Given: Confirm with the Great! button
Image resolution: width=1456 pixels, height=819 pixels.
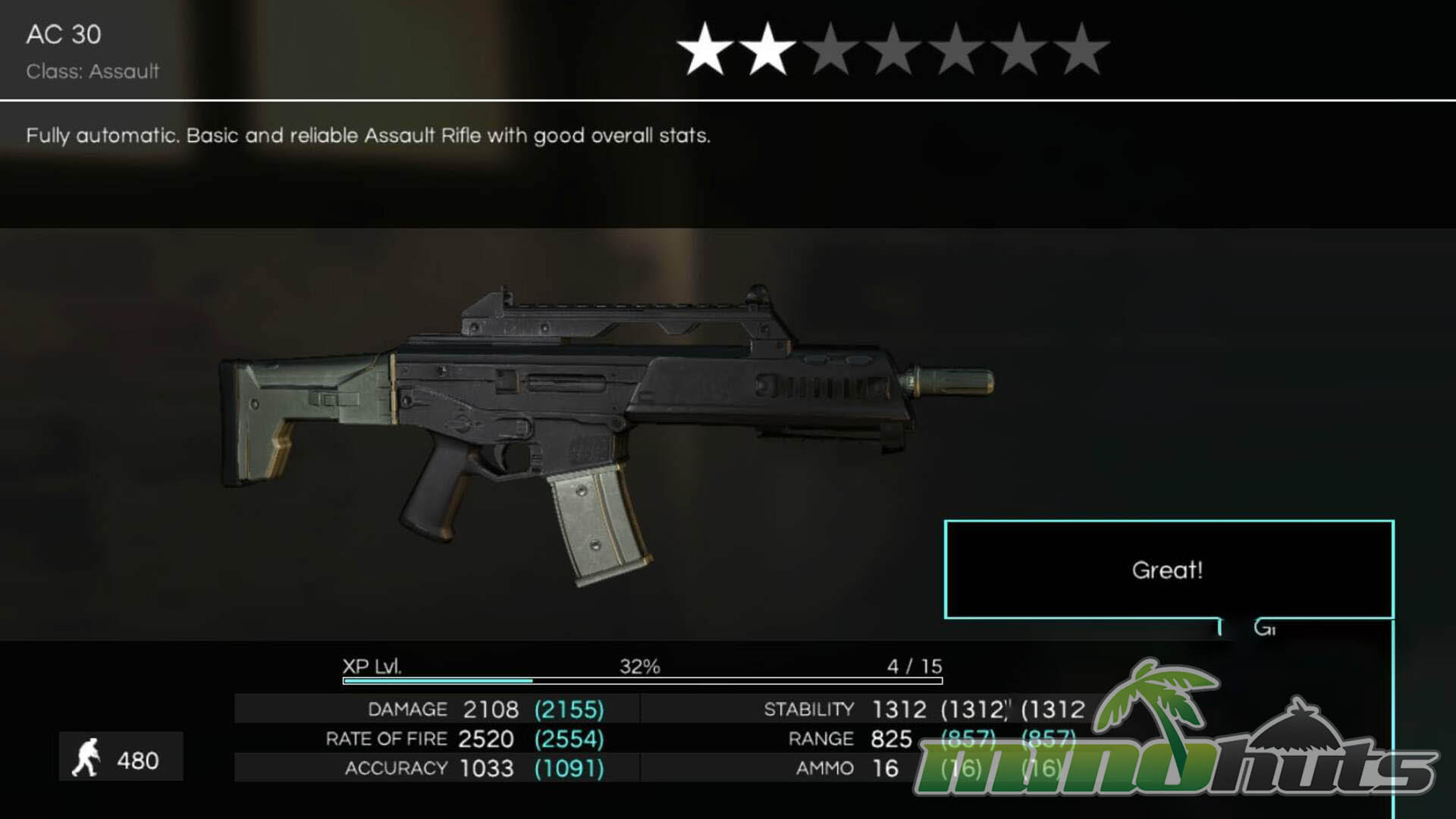Looking at the screenshot, I should point(1168,570).
